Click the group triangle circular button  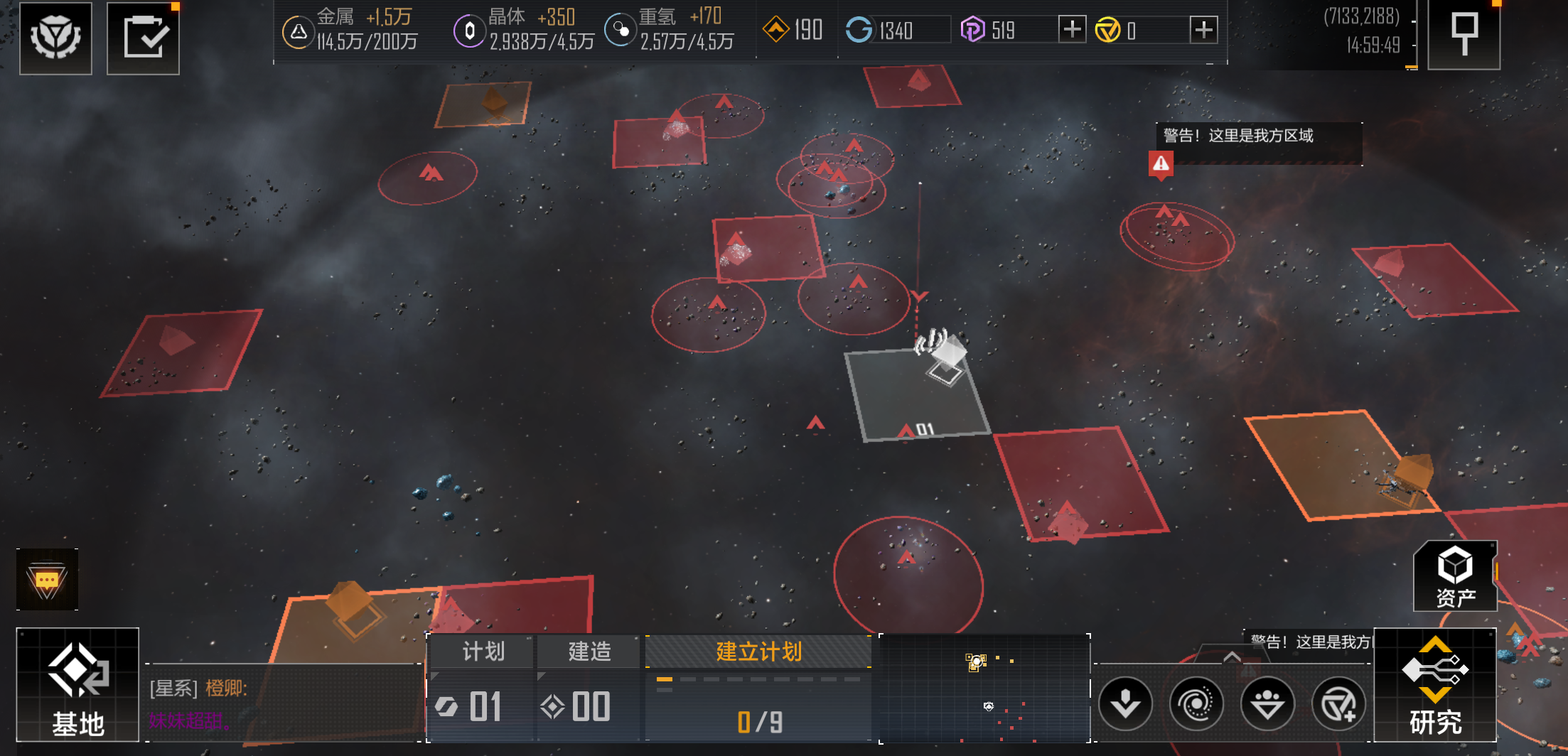[x=1267, y=704]
